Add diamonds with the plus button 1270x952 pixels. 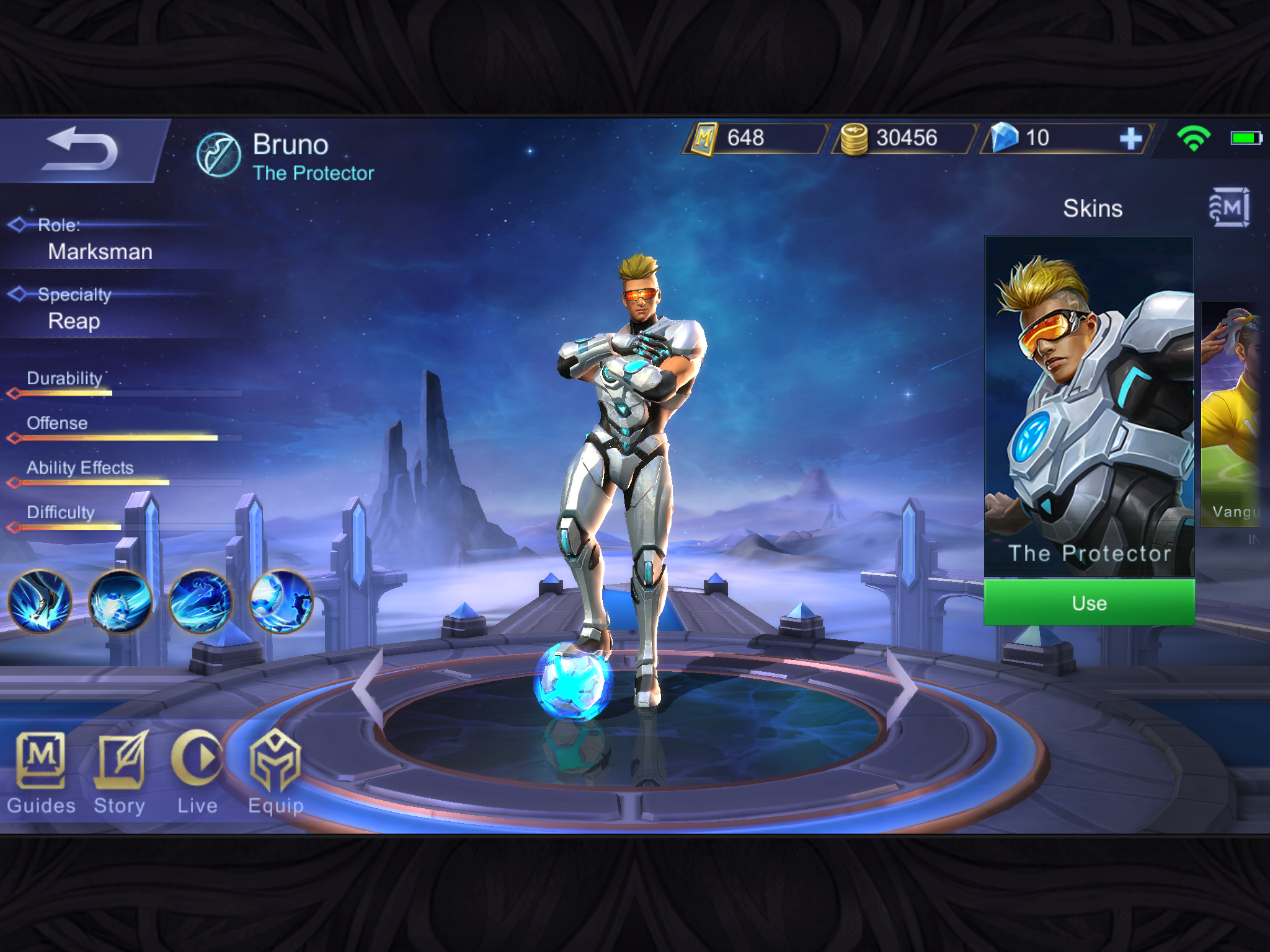coord(1130,138)
